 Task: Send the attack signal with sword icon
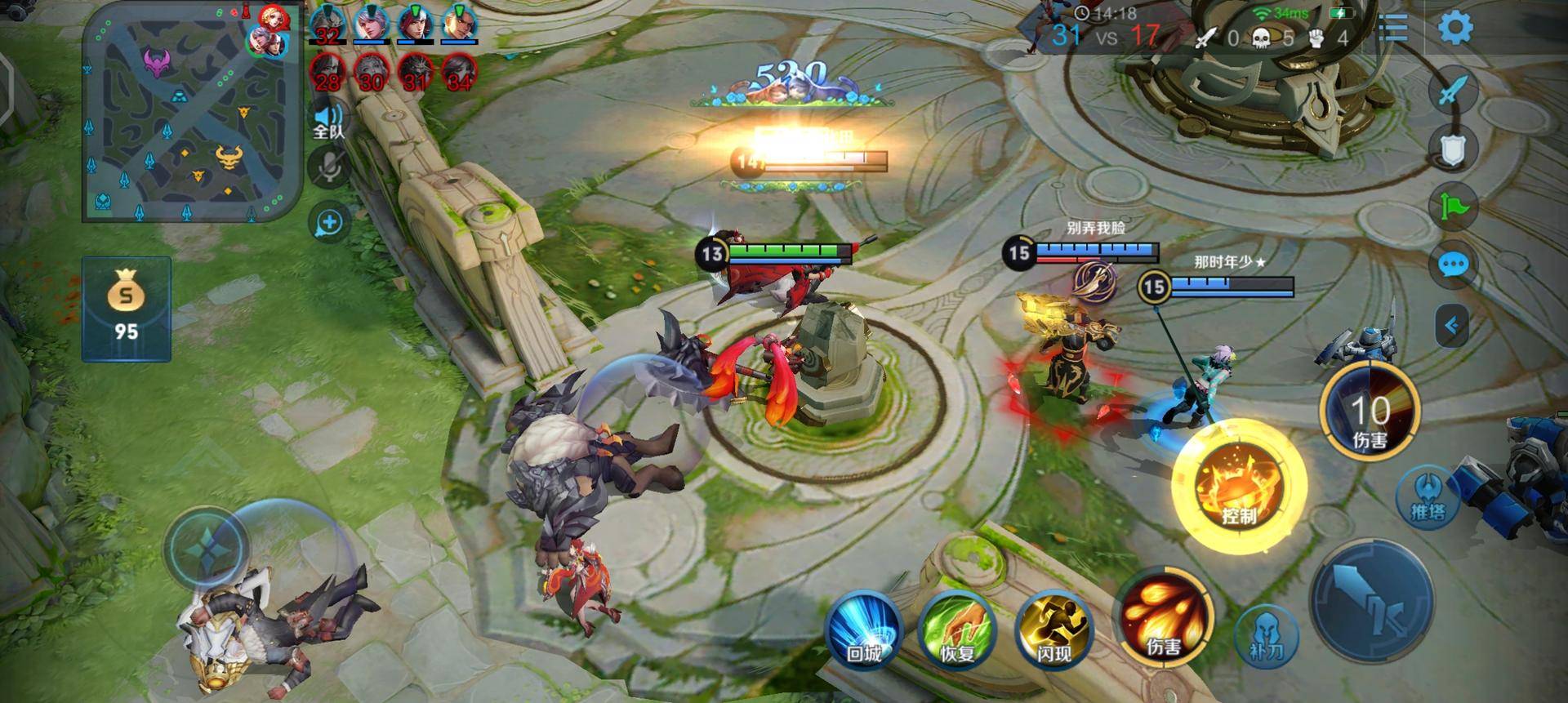pos(1453,91)
